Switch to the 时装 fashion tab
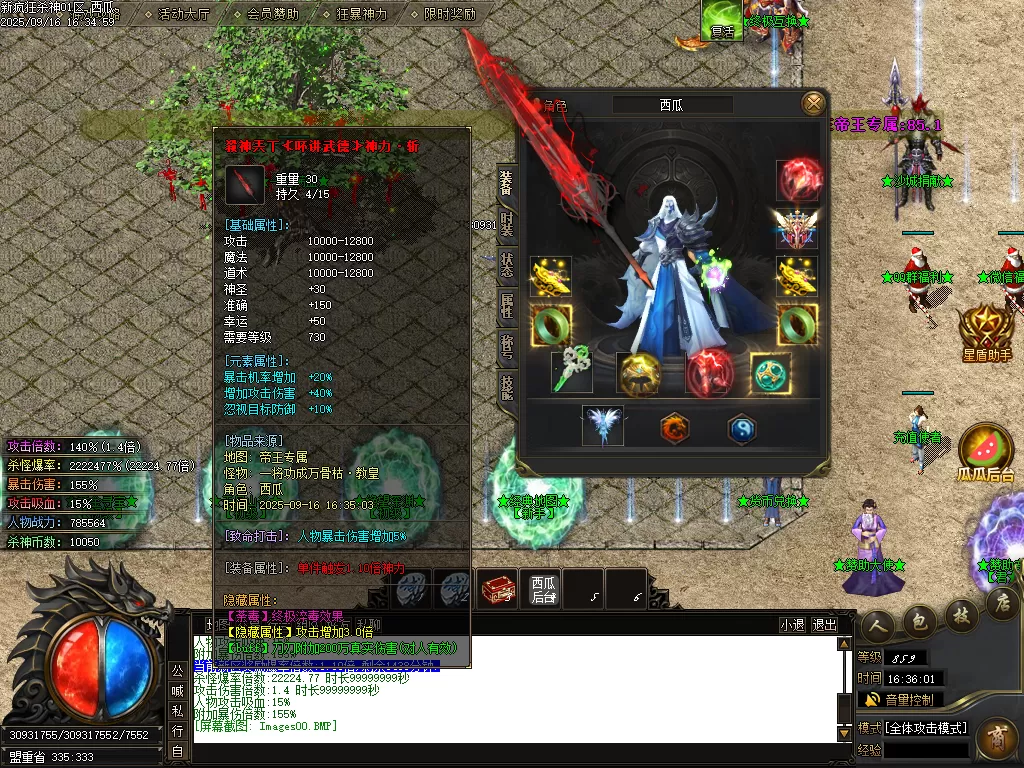This screenshot has width=1024, height=768. (x=507, y=225)
